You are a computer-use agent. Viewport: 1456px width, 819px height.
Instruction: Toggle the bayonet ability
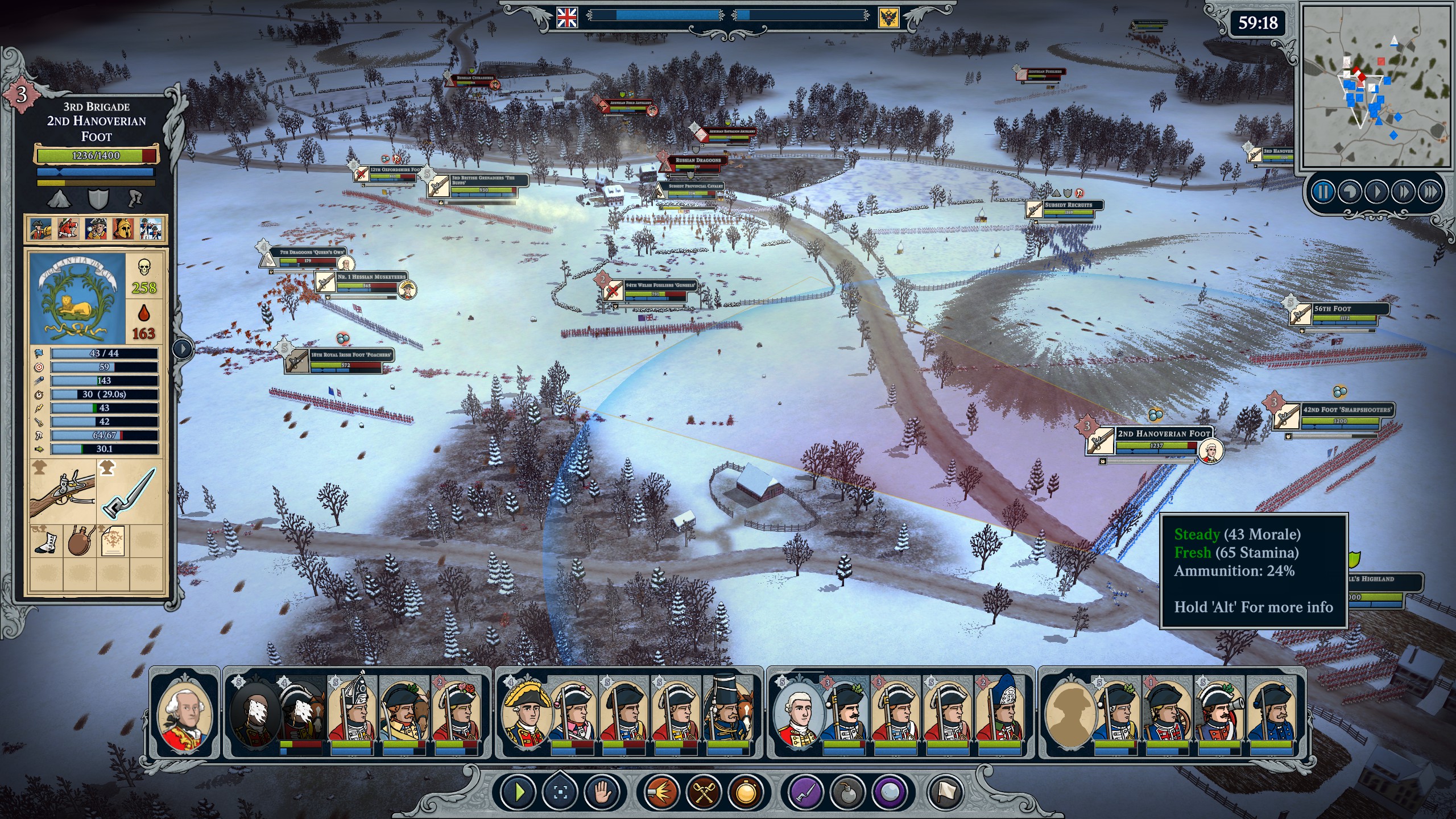pyautogui.click(x=805, y=792)
